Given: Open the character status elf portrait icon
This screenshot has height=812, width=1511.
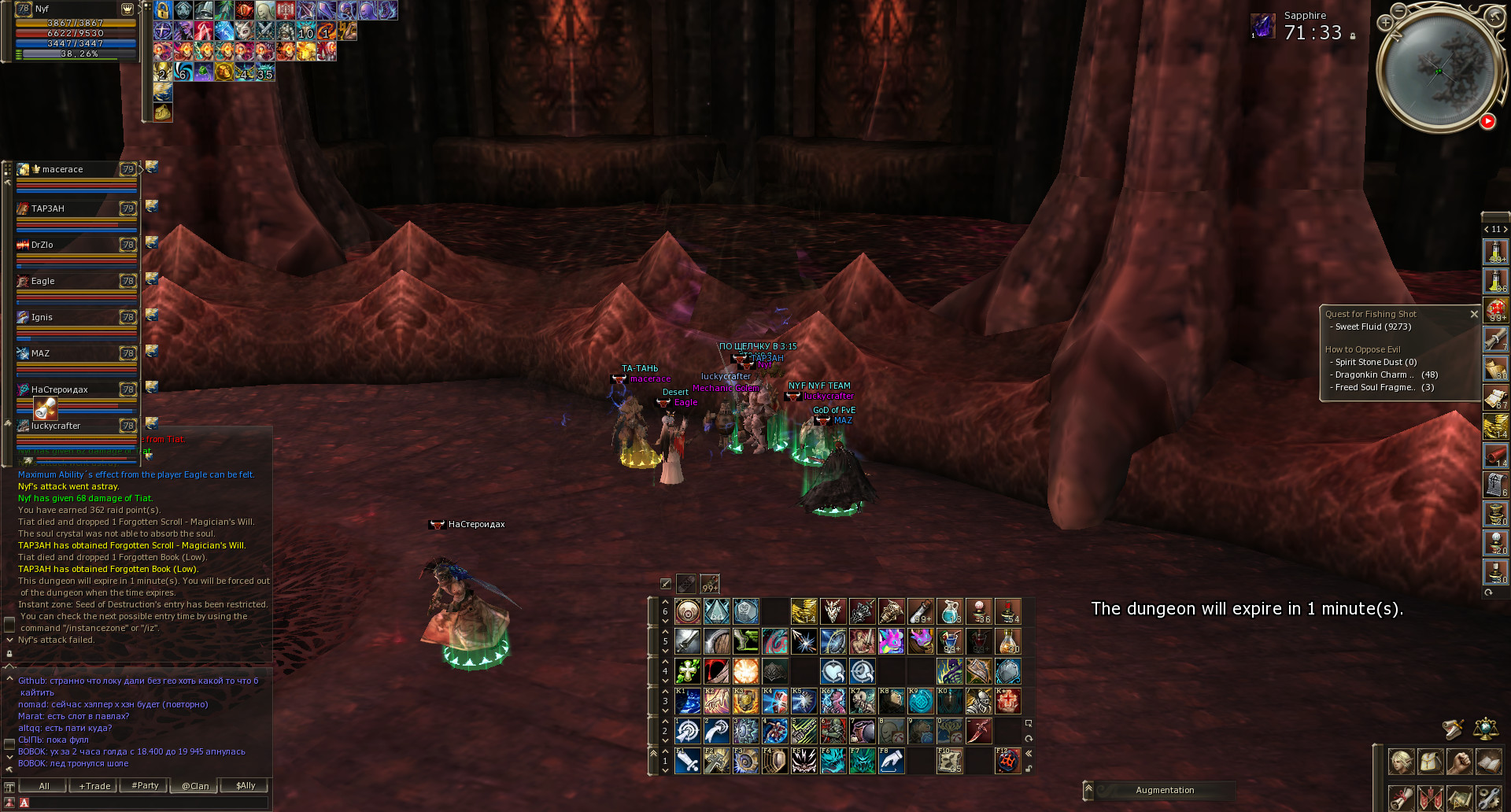Looking at the screenshot, I should point(1401,762).
